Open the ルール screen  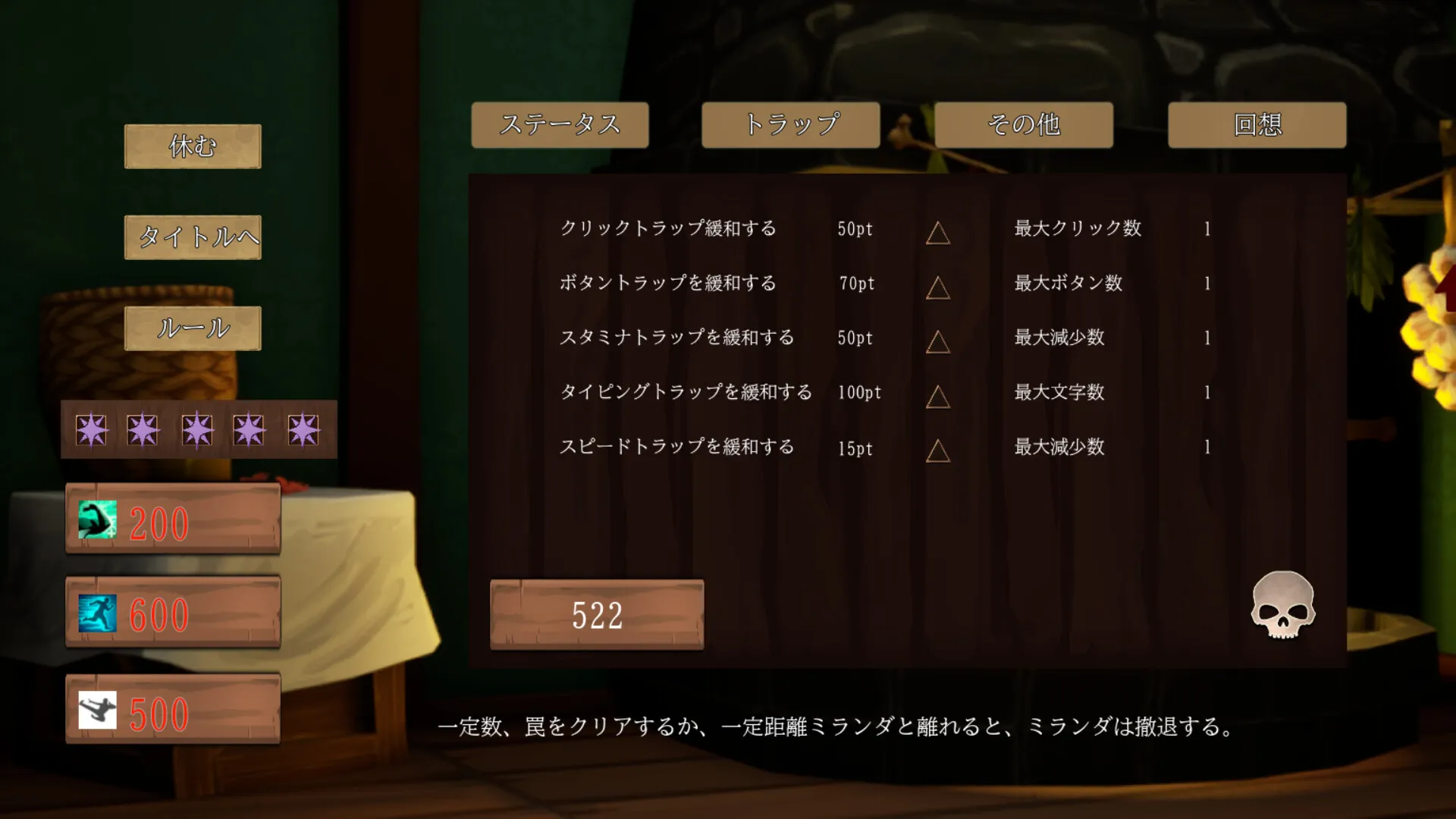(192, 328)
